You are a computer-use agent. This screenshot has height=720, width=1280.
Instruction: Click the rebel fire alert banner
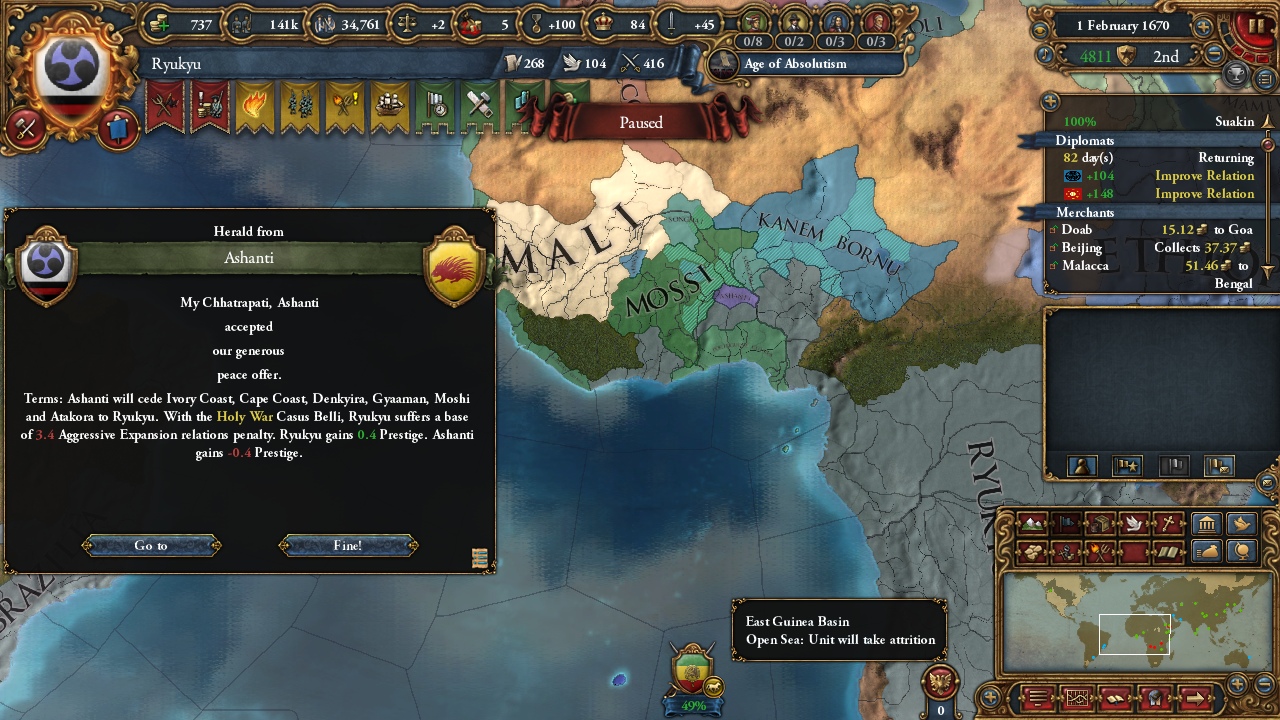point(253,103)
